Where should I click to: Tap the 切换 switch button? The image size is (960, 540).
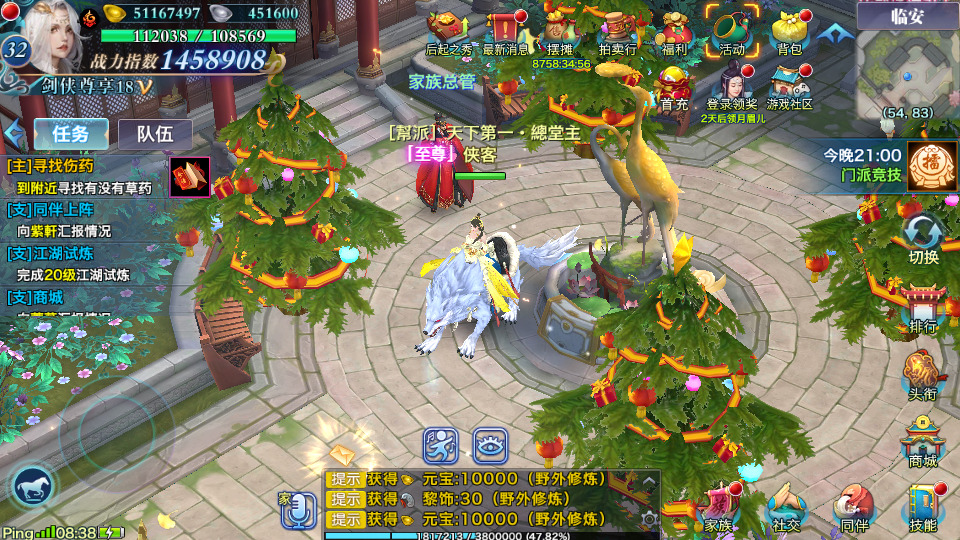click(923, 239)
